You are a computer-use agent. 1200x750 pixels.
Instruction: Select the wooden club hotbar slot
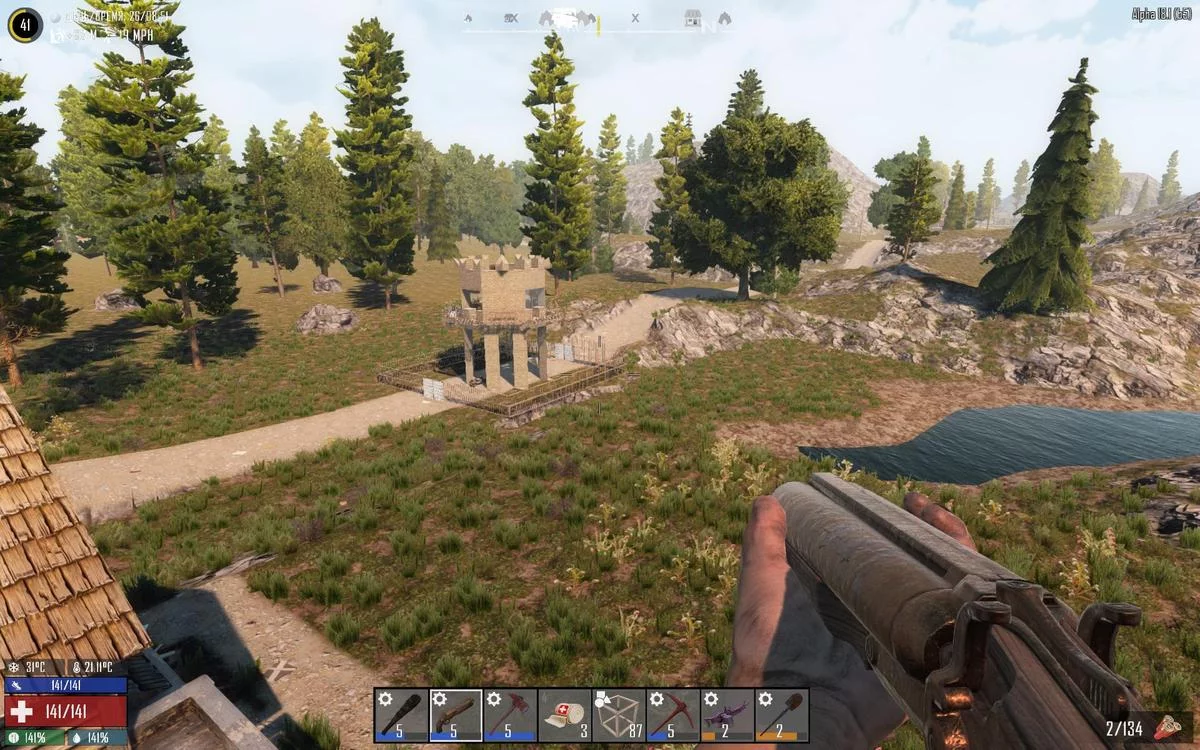tap(402, 715)
